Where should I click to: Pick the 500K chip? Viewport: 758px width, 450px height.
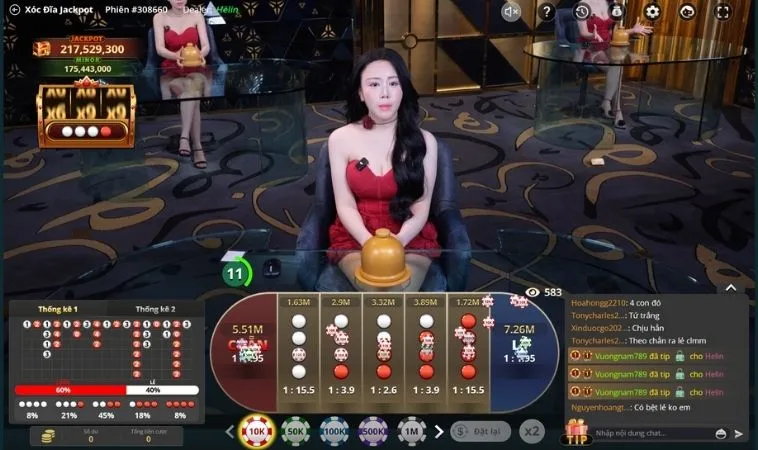pos(373,432)
